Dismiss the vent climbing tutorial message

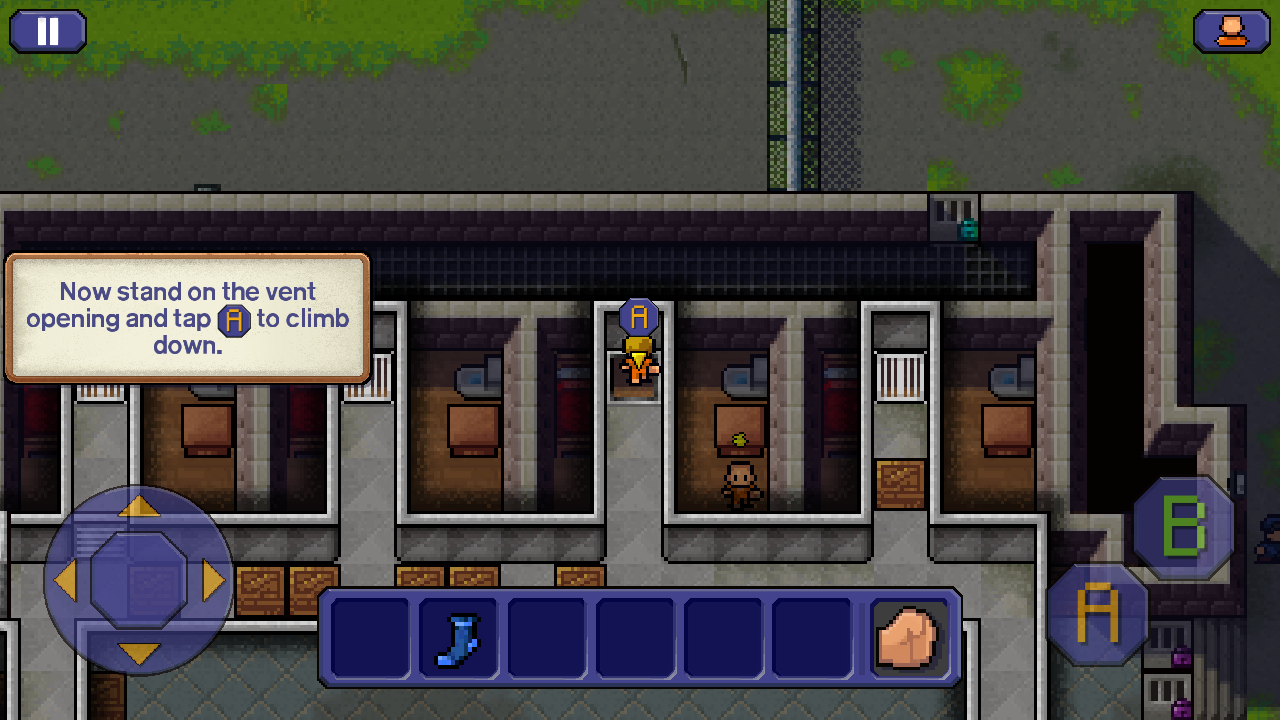tap(187, 318)
